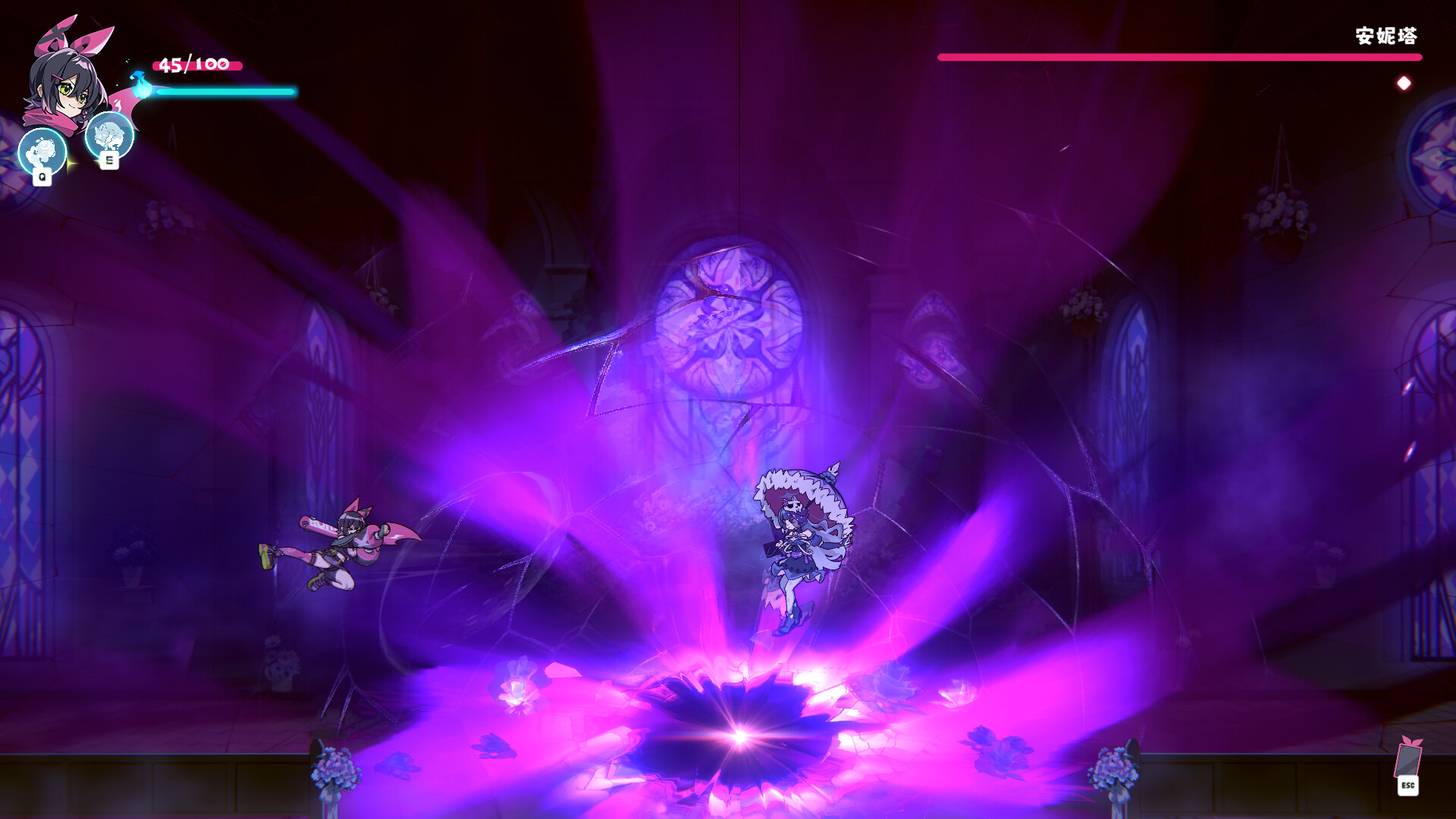Click the E key label badge
Image resolution: width=1456 pixels, height=819 pixels.
(108, 160)
